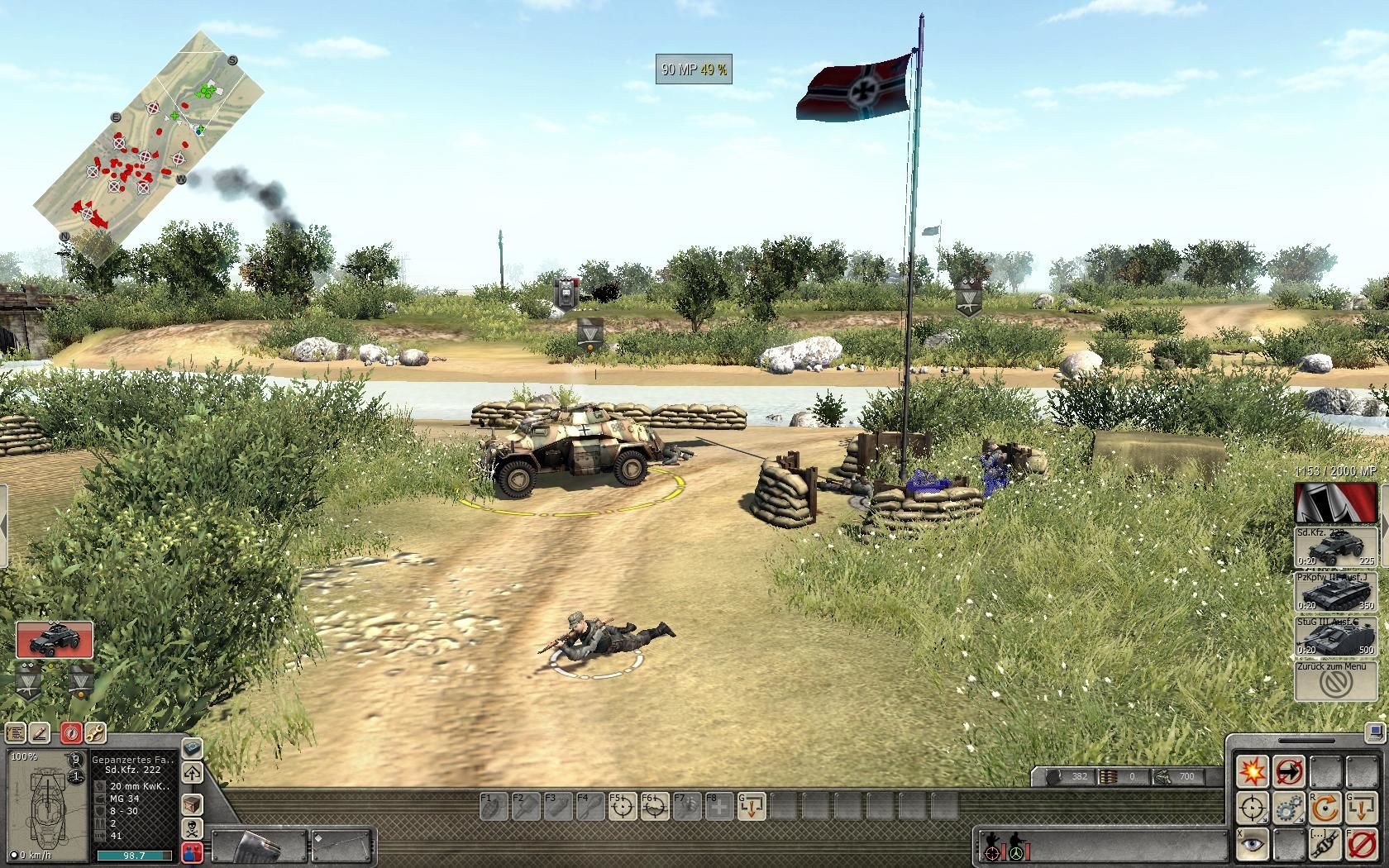Click the skull and crossbones button

point(192,829)
